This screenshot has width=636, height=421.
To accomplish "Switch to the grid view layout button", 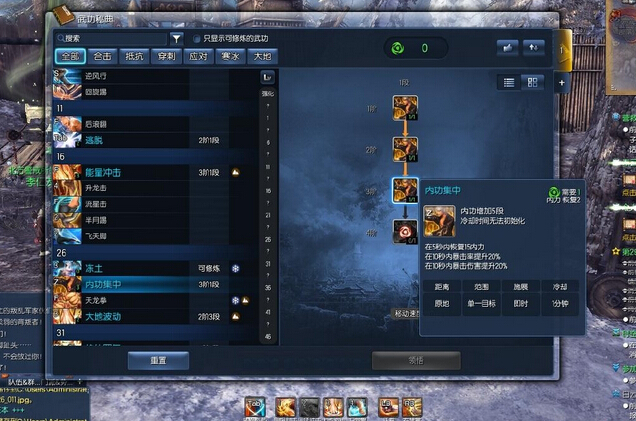I will 533,82.
